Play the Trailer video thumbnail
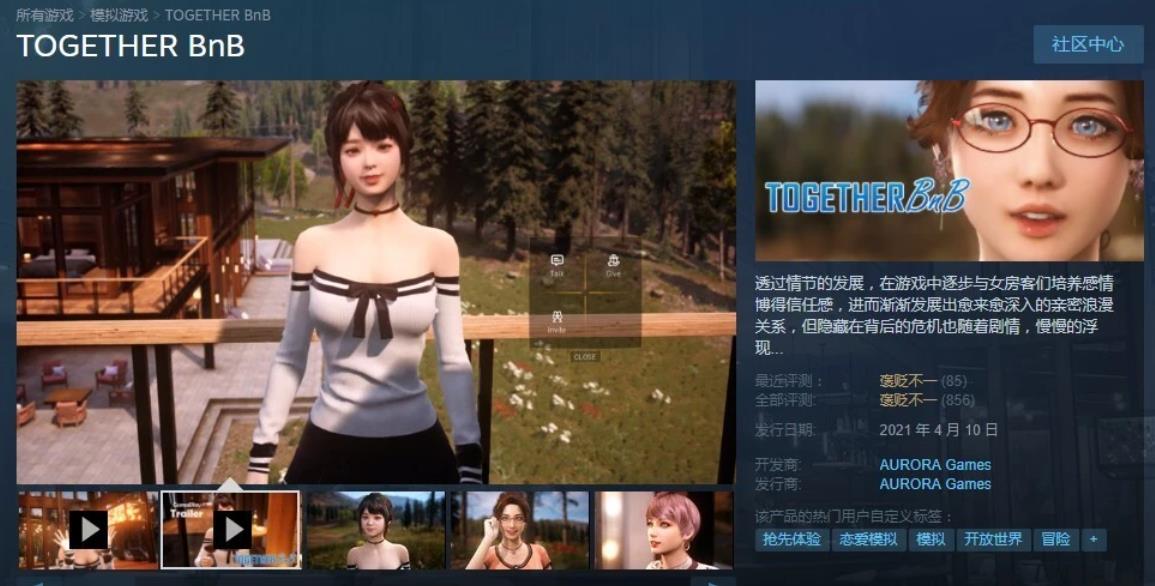Viewport: 1155px width, 586px height. tap(231, 529)
